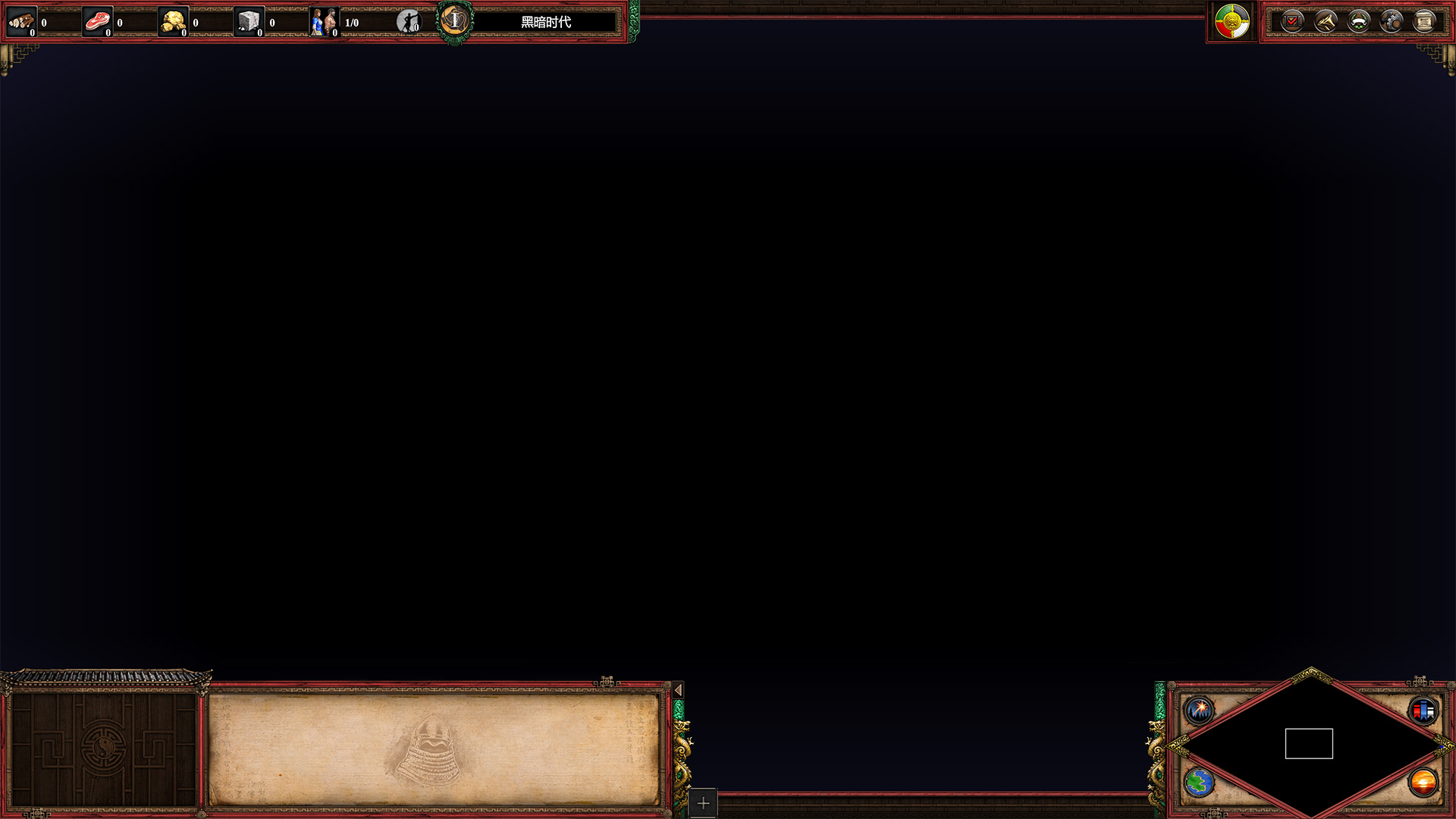Open diplomacy with the laurel banner icon
Viewport: 1456px width, 819px height.
tap(1358, 21)
